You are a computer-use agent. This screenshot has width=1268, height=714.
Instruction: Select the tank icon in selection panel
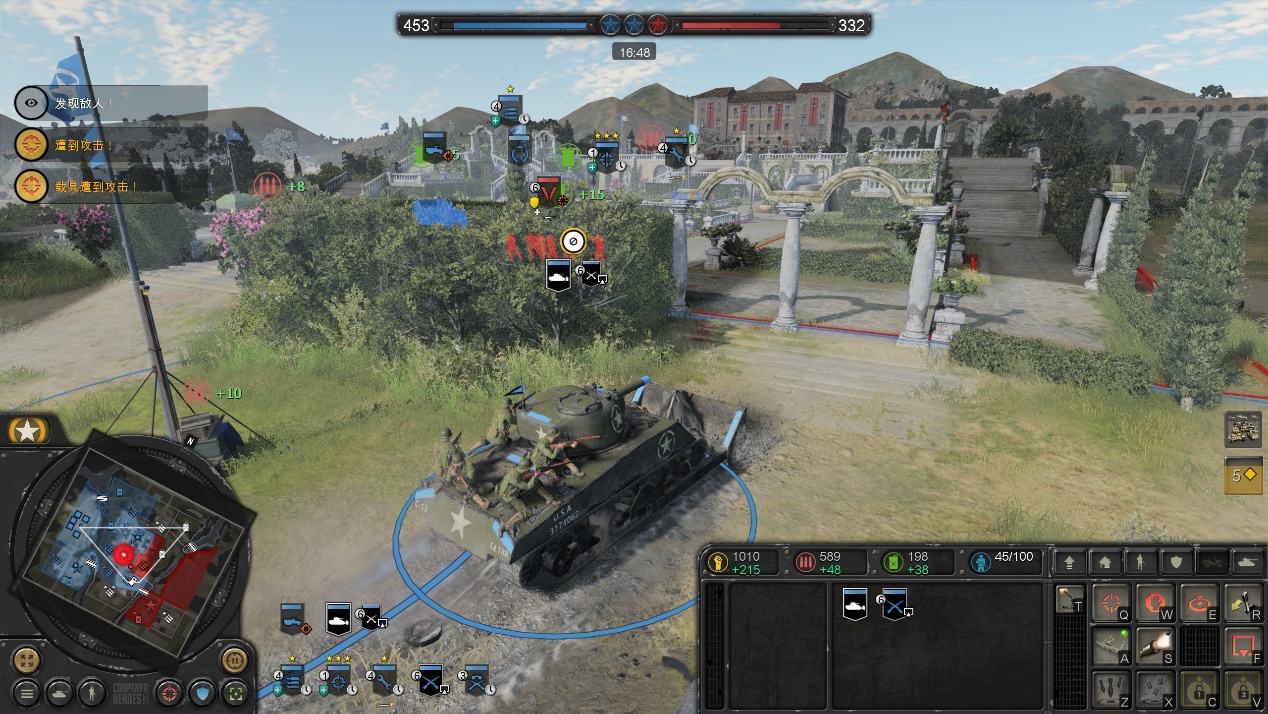(855, 604)
